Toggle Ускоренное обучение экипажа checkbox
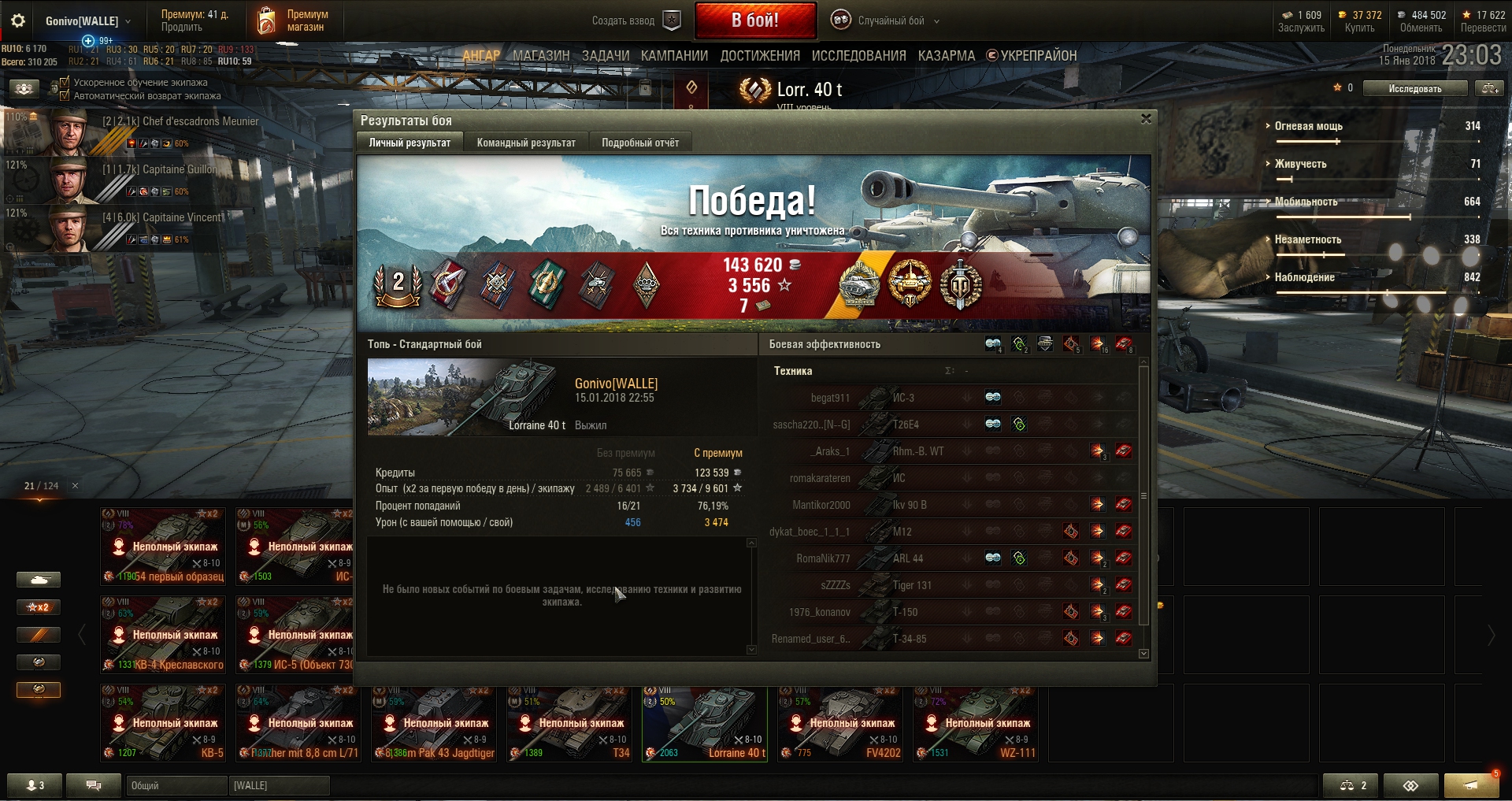This screenshot has height=801, width=1512. tap(65, 81)
